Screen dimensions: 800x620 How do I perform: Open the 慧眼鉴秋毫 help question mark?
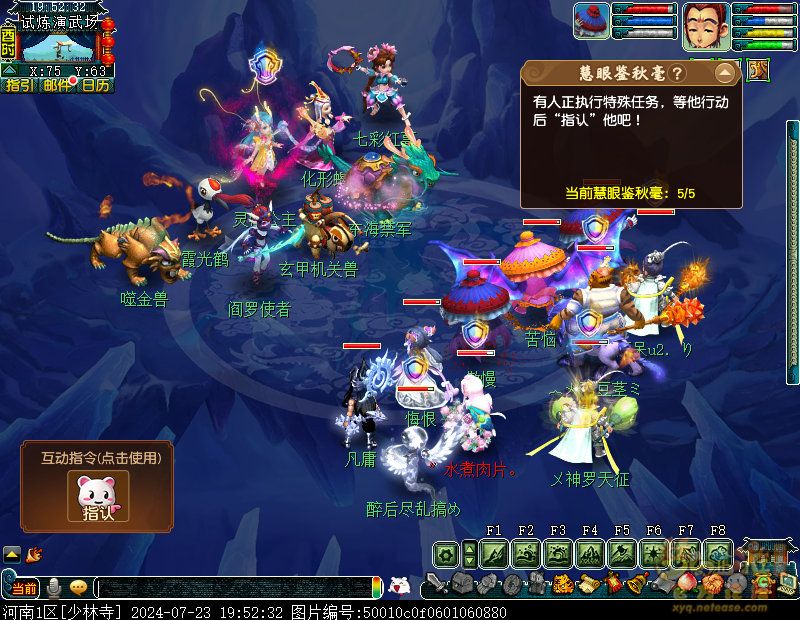677,73
